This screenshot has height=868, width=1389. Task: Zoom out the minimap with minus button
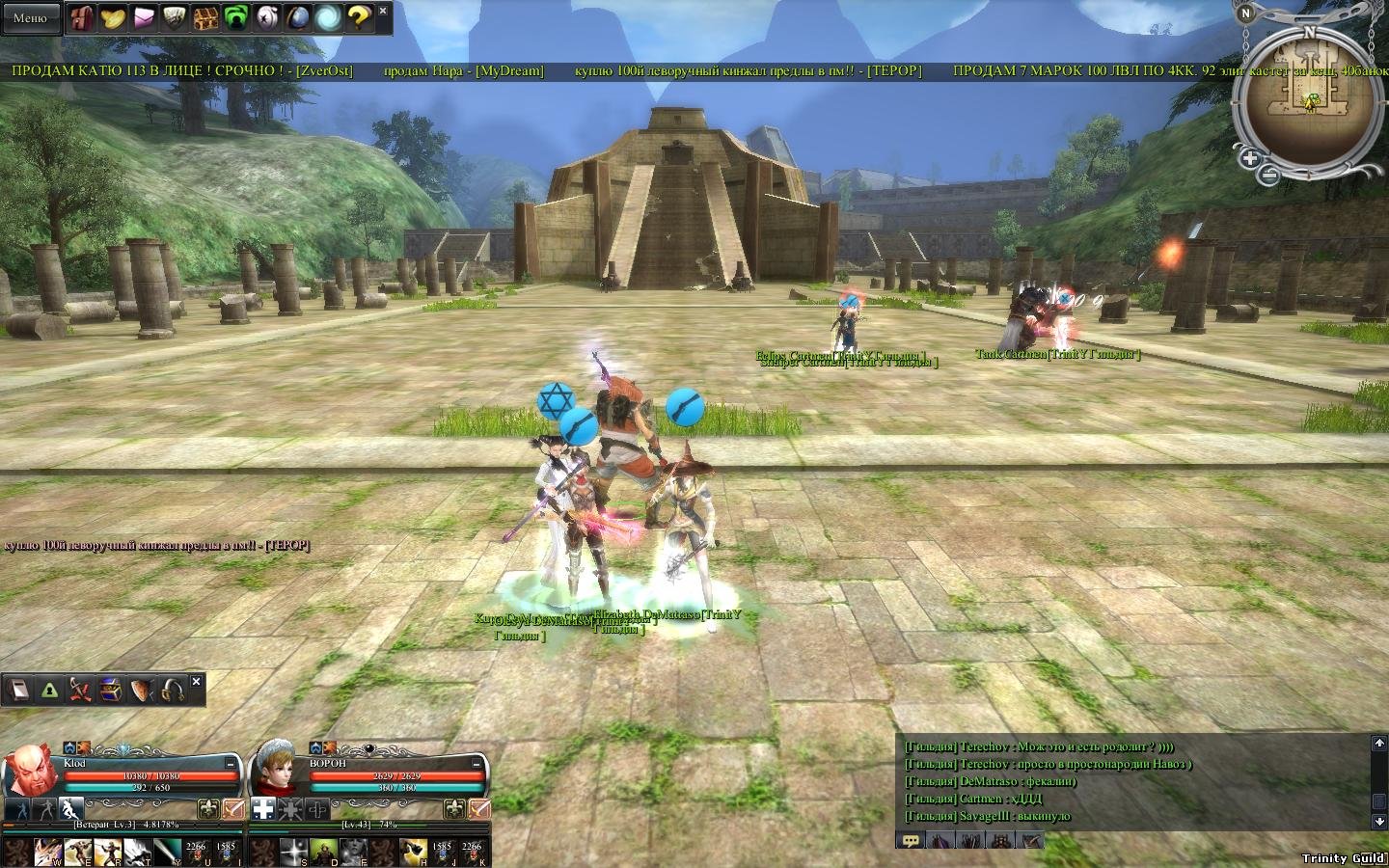pyautogui.click(x=1269, y=176)
